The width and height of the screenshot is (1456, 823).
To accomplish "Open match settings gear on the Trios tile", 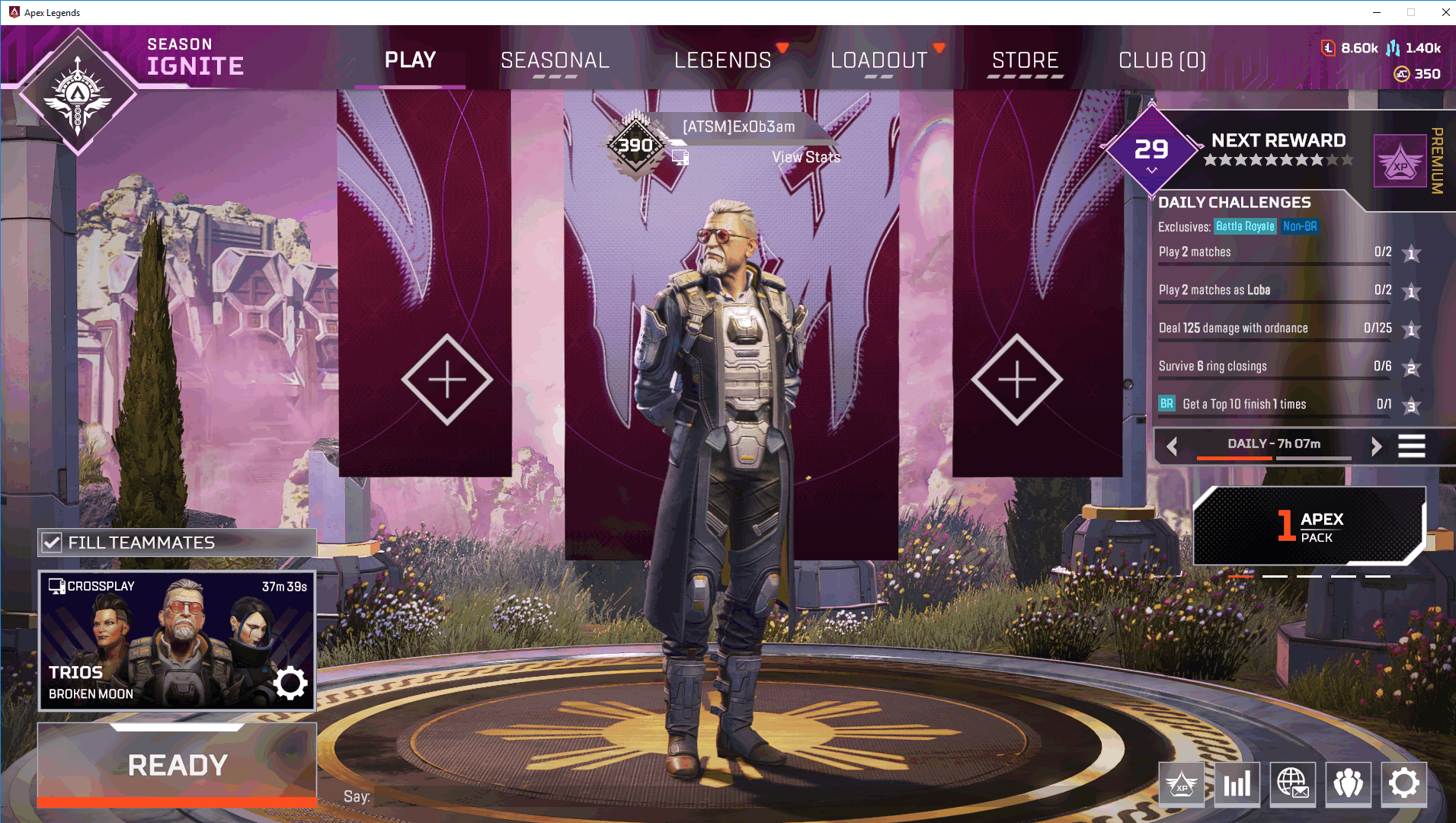I will click(x=290, y=684).
